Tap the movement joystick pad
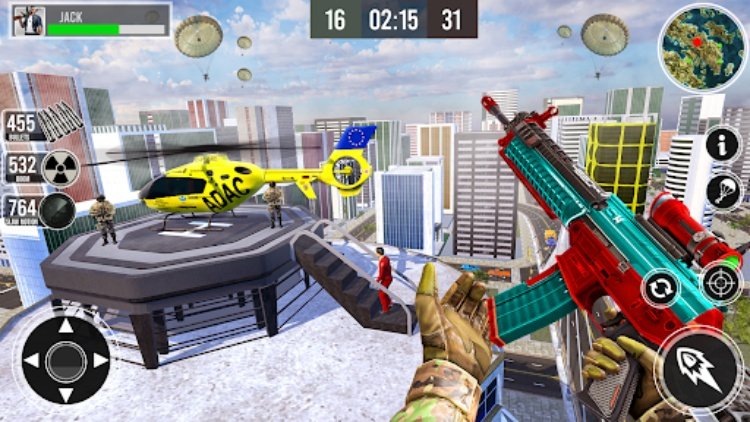Image resolution: width=750 pixels, height=422 pixels. click(66, 360)
